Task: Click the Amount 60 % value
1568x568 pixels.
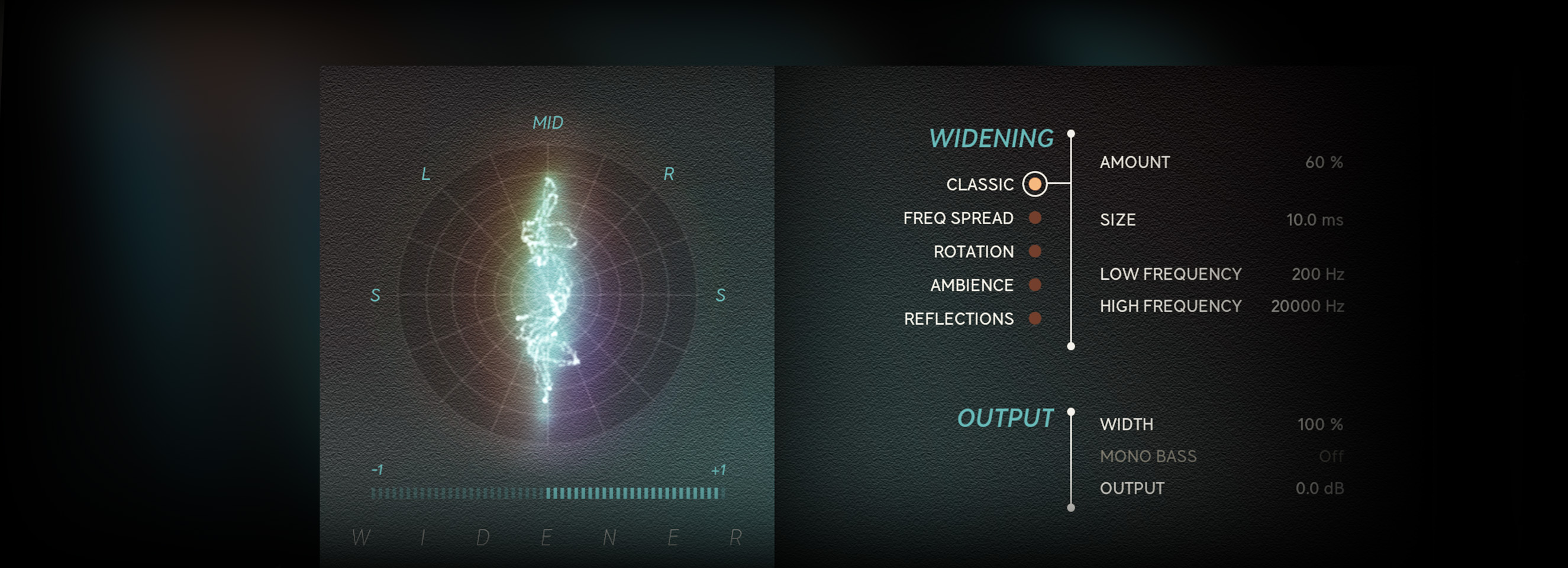Action: (x=1323, y=163)
